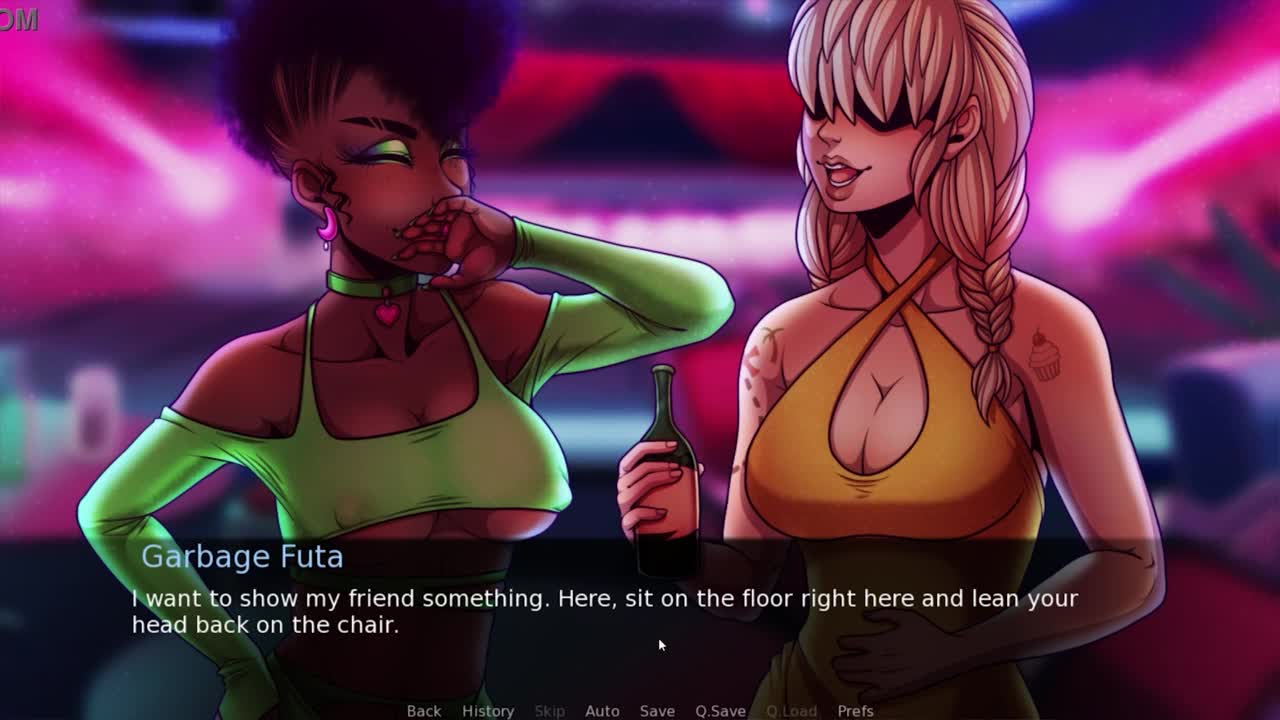Screen dimensions: 1280x720
Task: Open the History log
Action: click(x=488, y=710)
